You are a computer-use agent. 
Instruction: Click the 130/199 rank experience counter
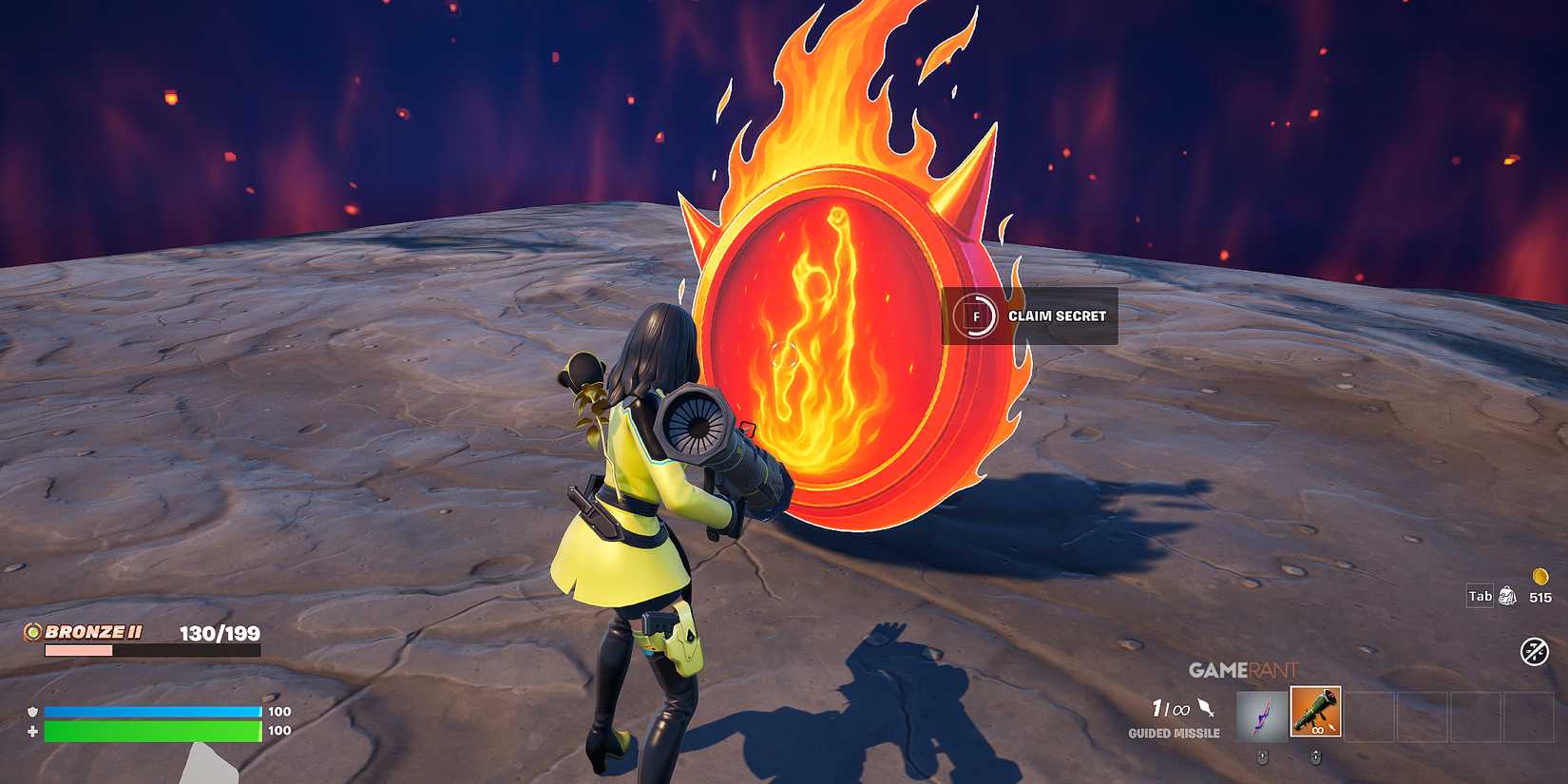point(220,633)
